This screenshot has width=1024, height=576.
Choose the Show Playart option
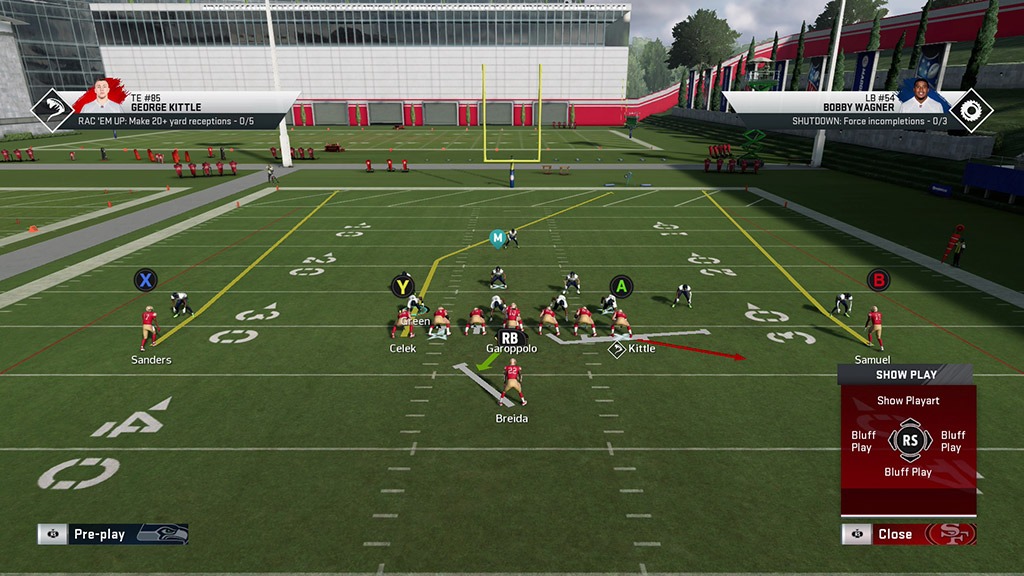(x=908, y=401)
